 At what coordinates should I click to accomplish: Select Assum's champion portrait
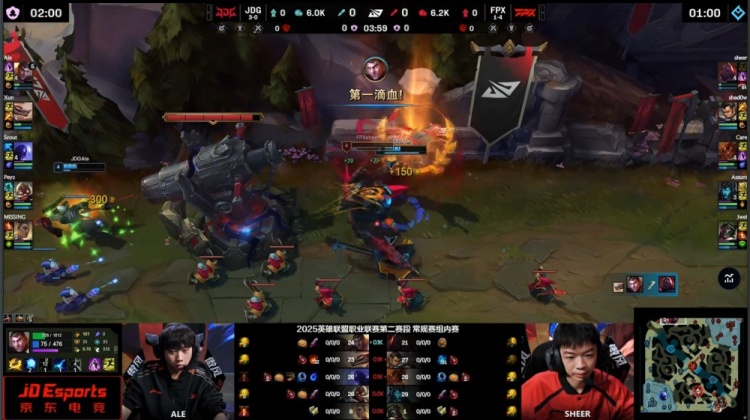click(x=727, y=190)
